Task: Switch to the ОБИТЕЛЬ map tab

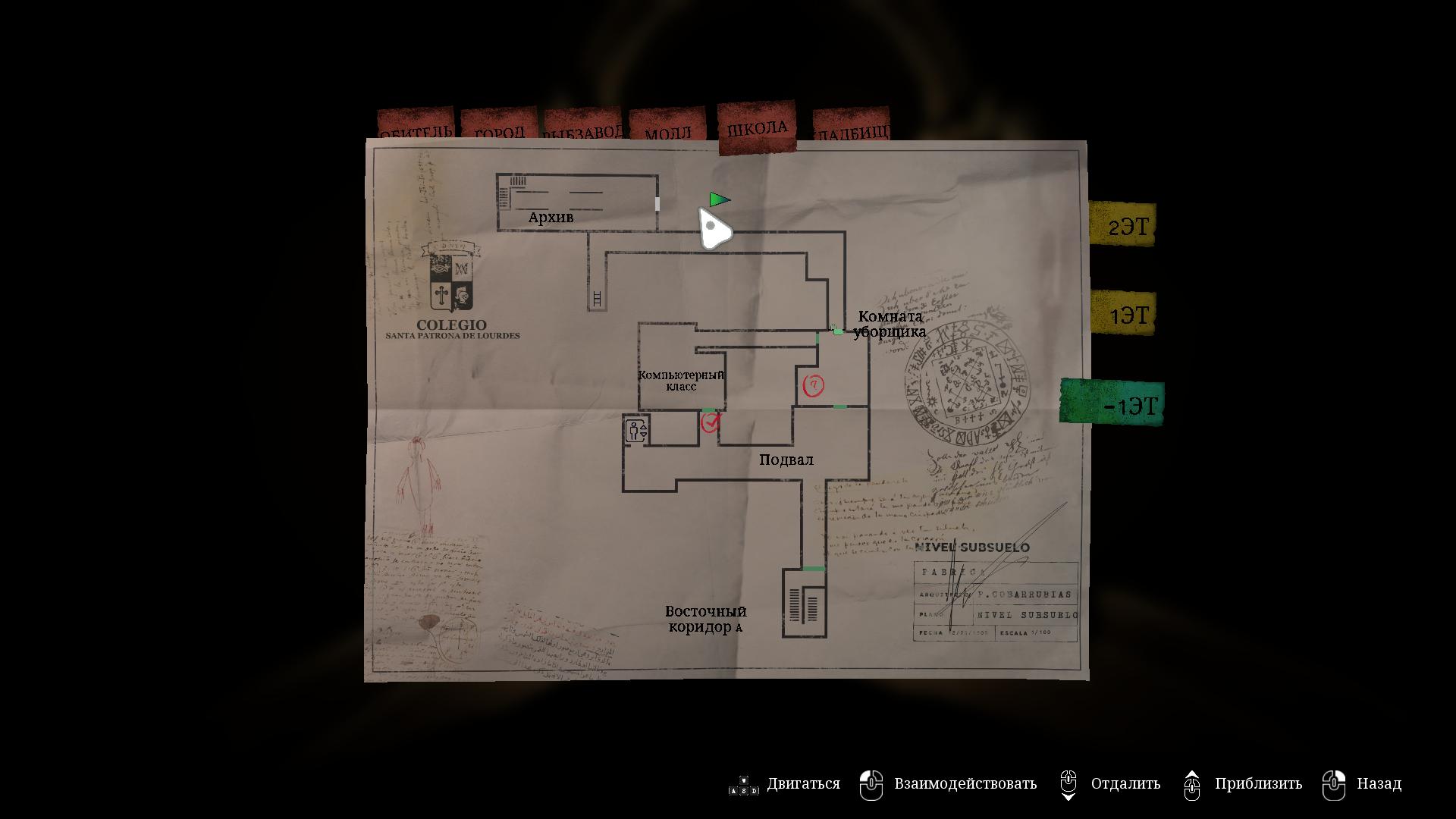Action: pyautogui.click(x=415, y=127)
